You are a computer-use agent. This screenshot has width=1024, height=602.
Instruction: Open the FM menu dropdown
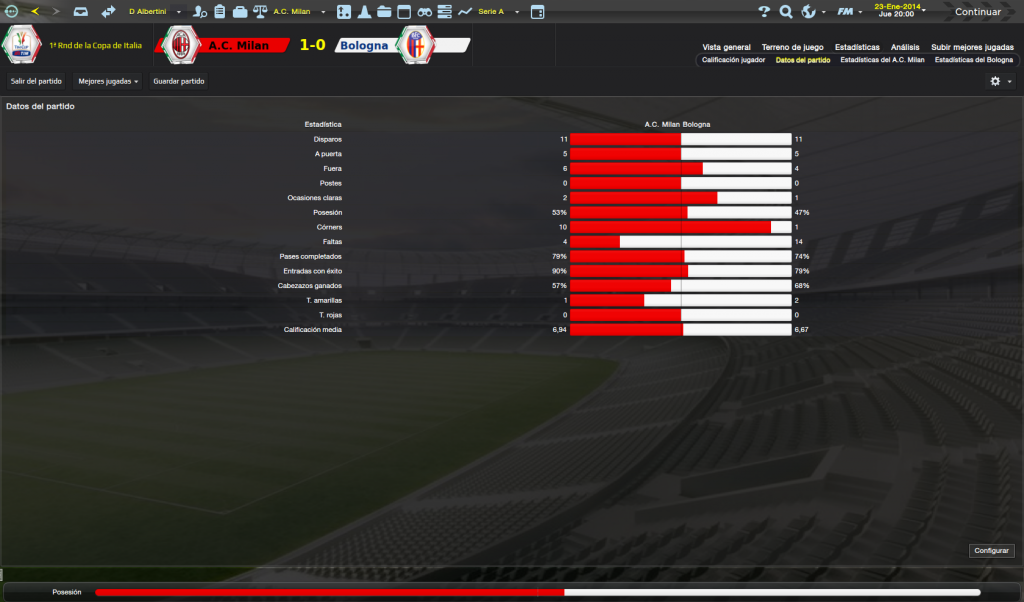pos(850,12)
